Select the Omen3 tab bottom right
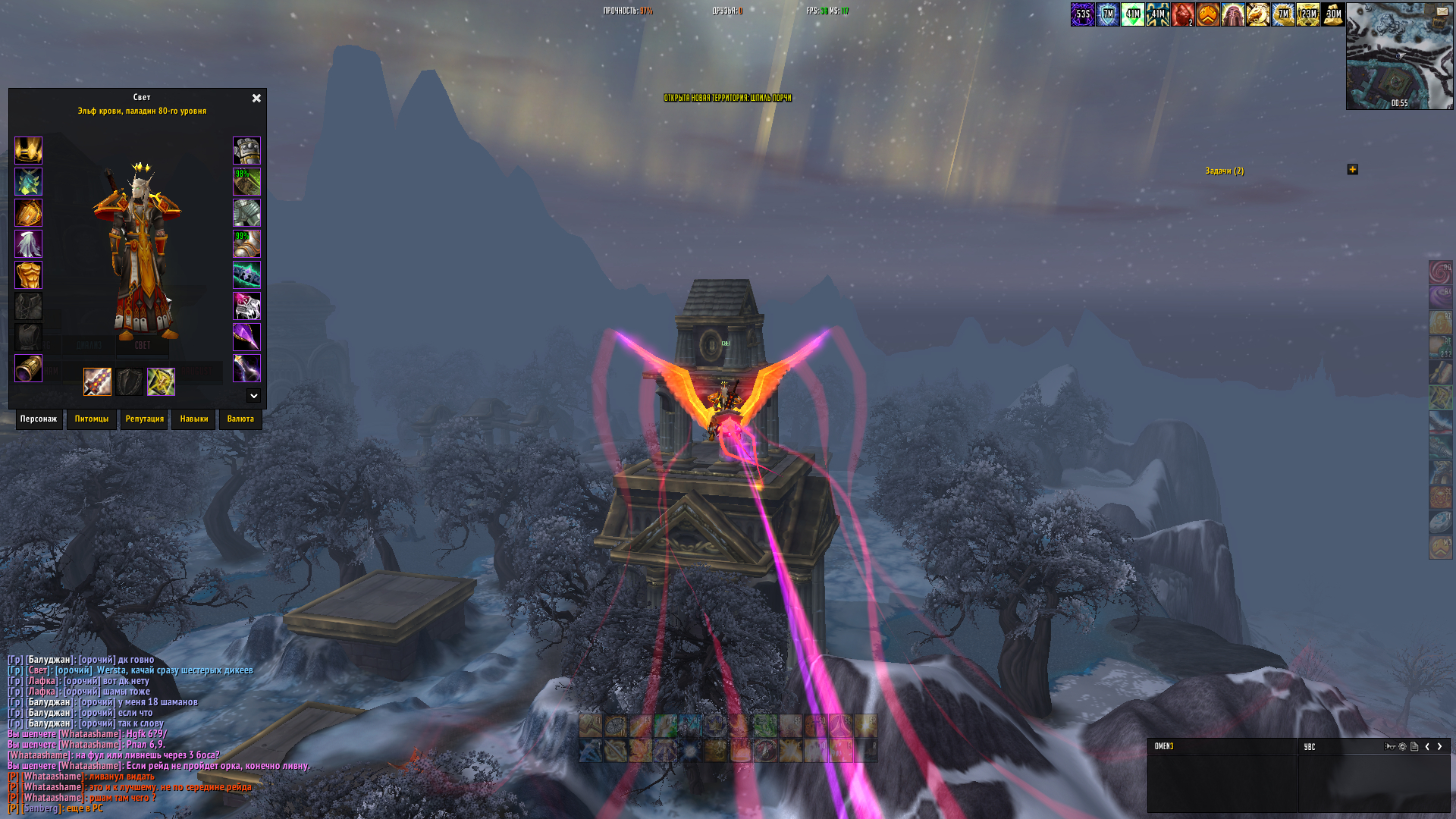 [1163, 746]
